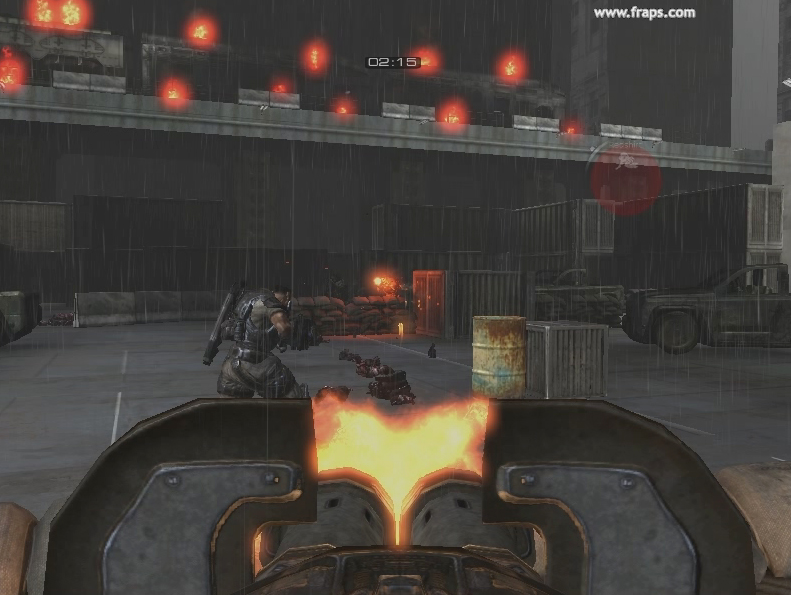The height and width of the screenshot is (595, 791).
Task: Click the www.fraps.com watermark
Action: click(643, 13)
